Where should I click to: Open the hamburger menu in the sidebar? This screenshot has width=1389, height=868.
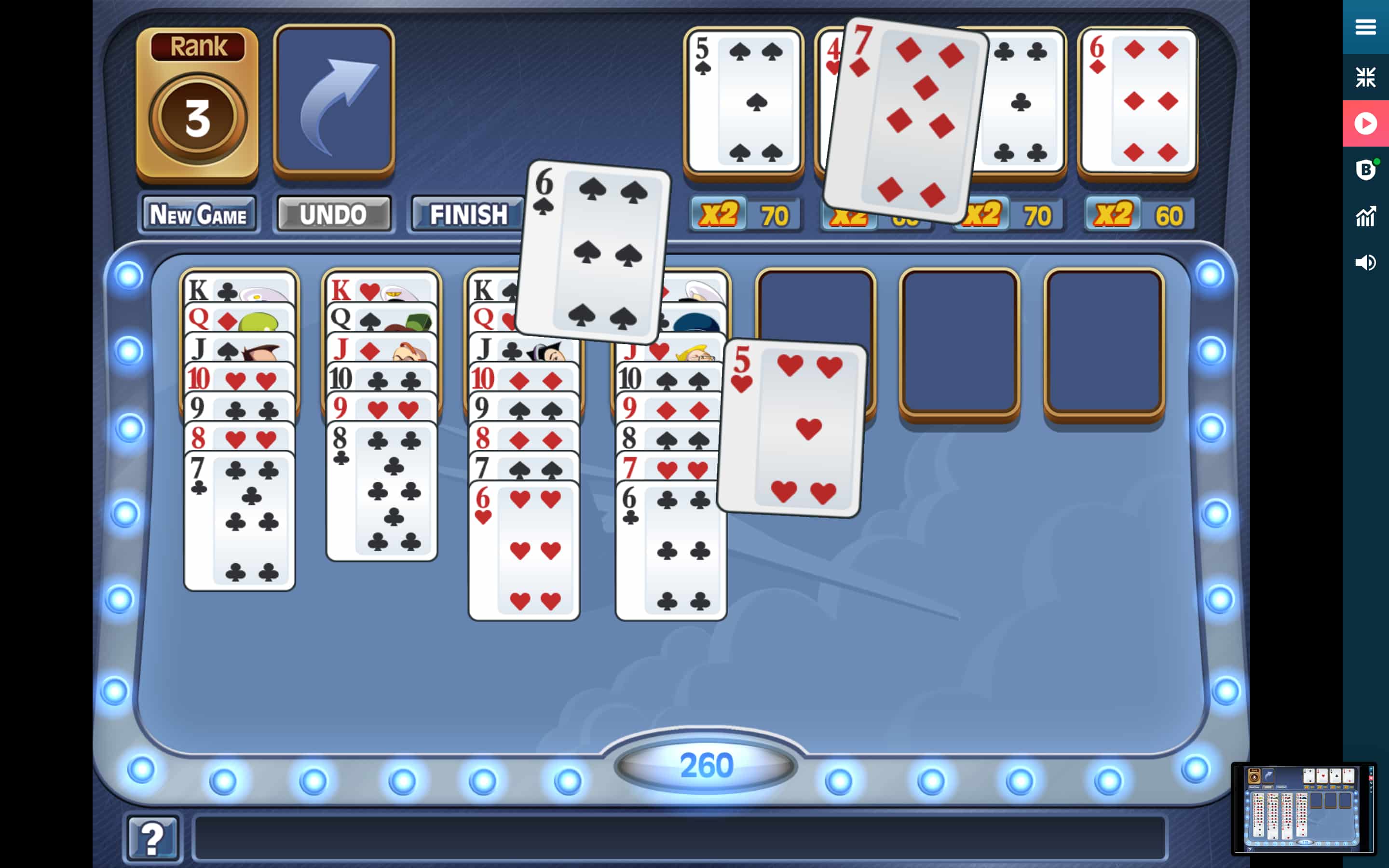coord(1365,27)
